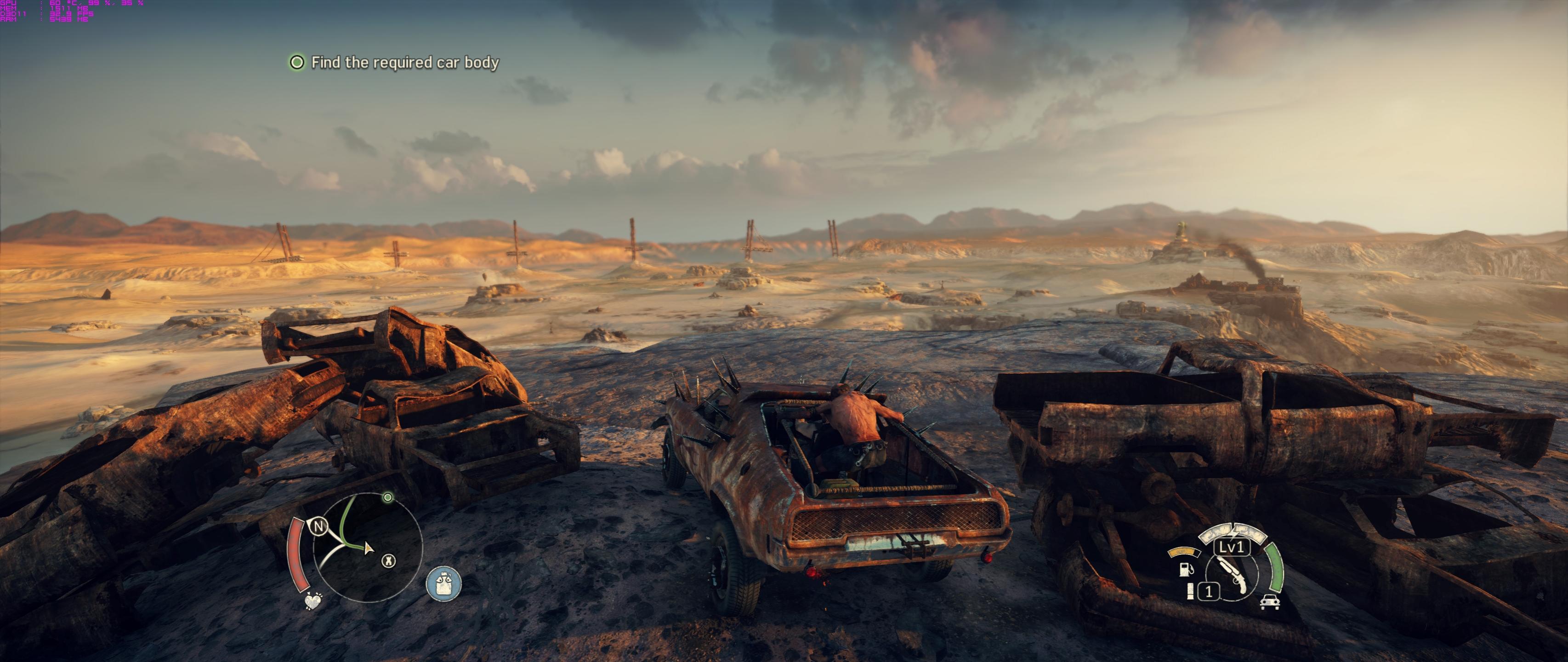The image size is (1568, 662).
Task: Select the tower marker on the minimap
Action: [x=388, y=561]
